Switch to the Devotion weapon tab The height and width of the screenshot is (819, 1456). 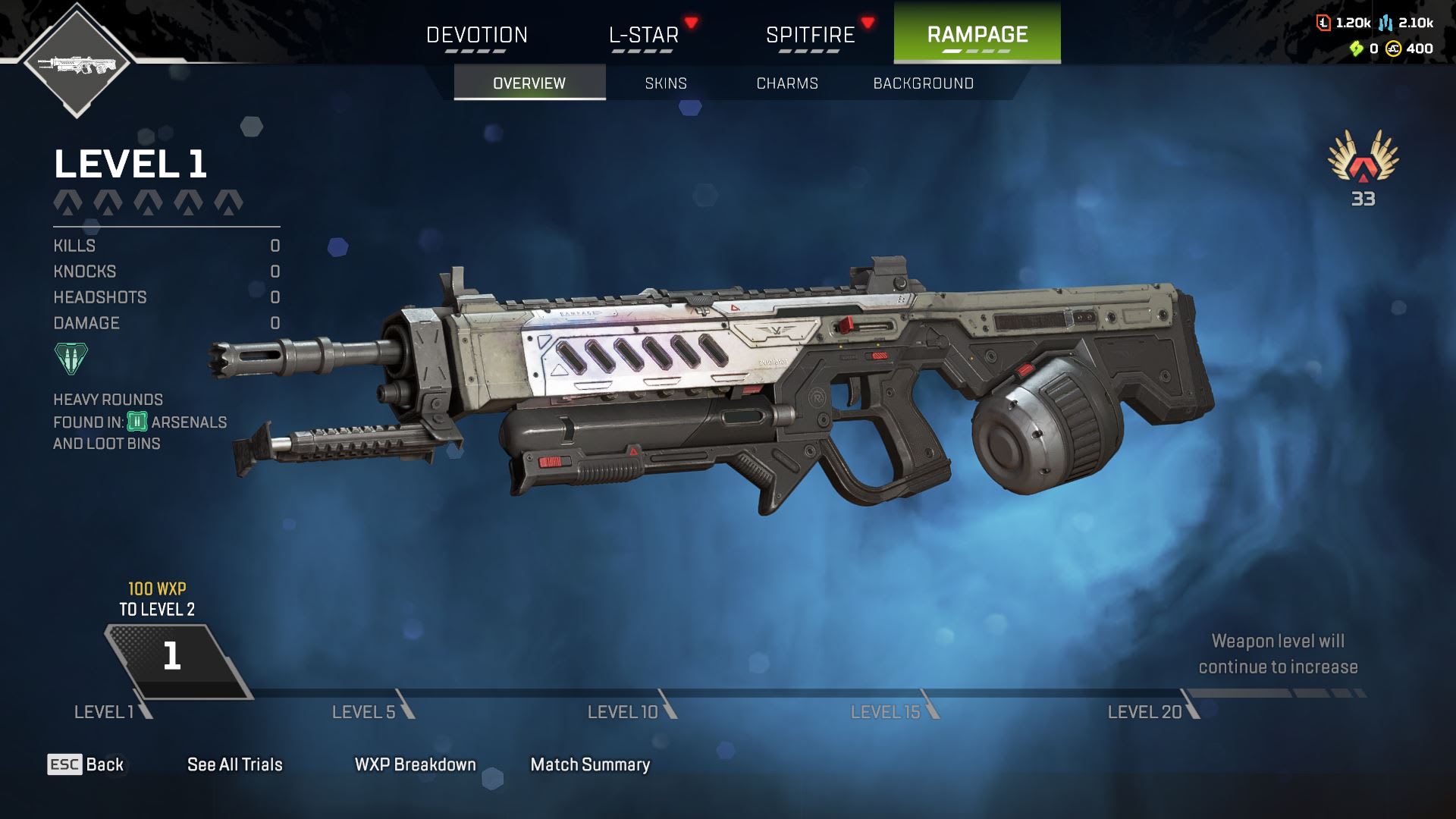pos(476,35)
